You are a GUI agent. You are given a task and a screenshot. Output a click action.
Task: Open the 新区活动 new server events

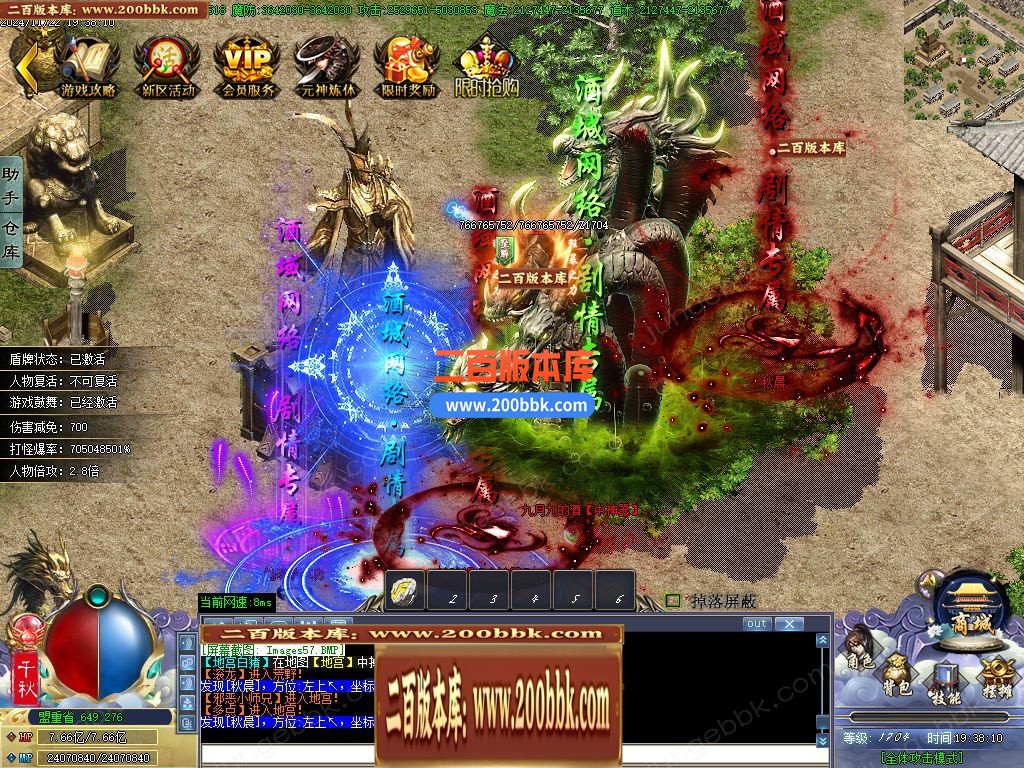coord(167,64)
